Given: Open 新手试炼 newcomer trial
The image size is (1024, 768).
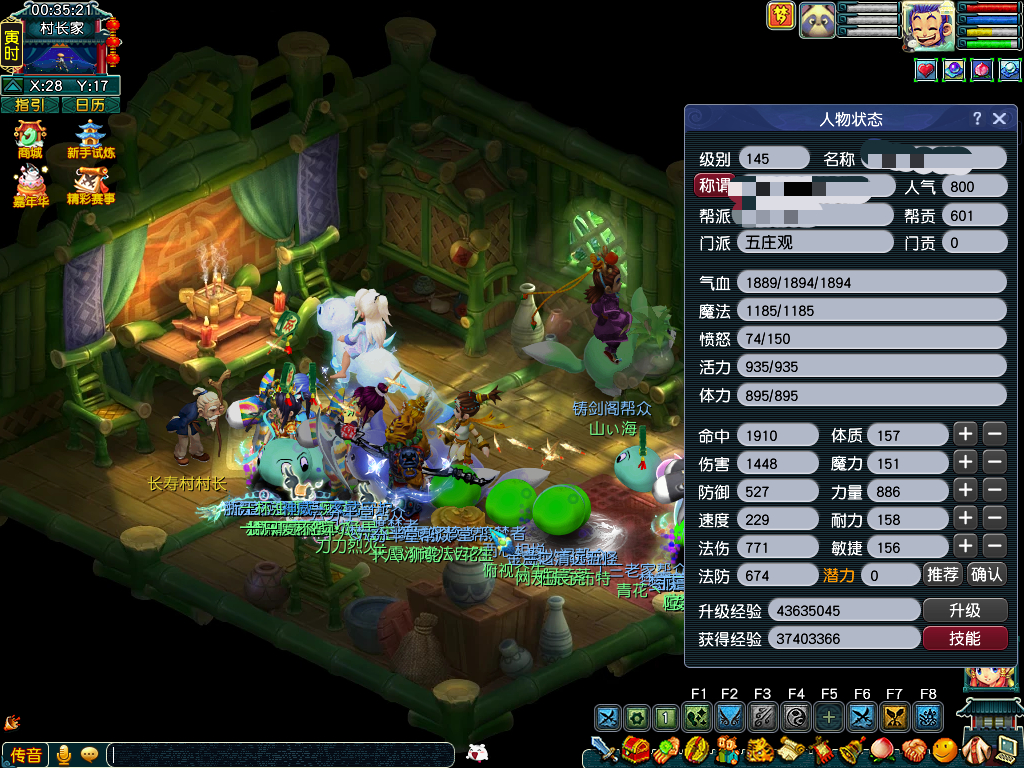Looking at the screenshot, I should point(91,140).
